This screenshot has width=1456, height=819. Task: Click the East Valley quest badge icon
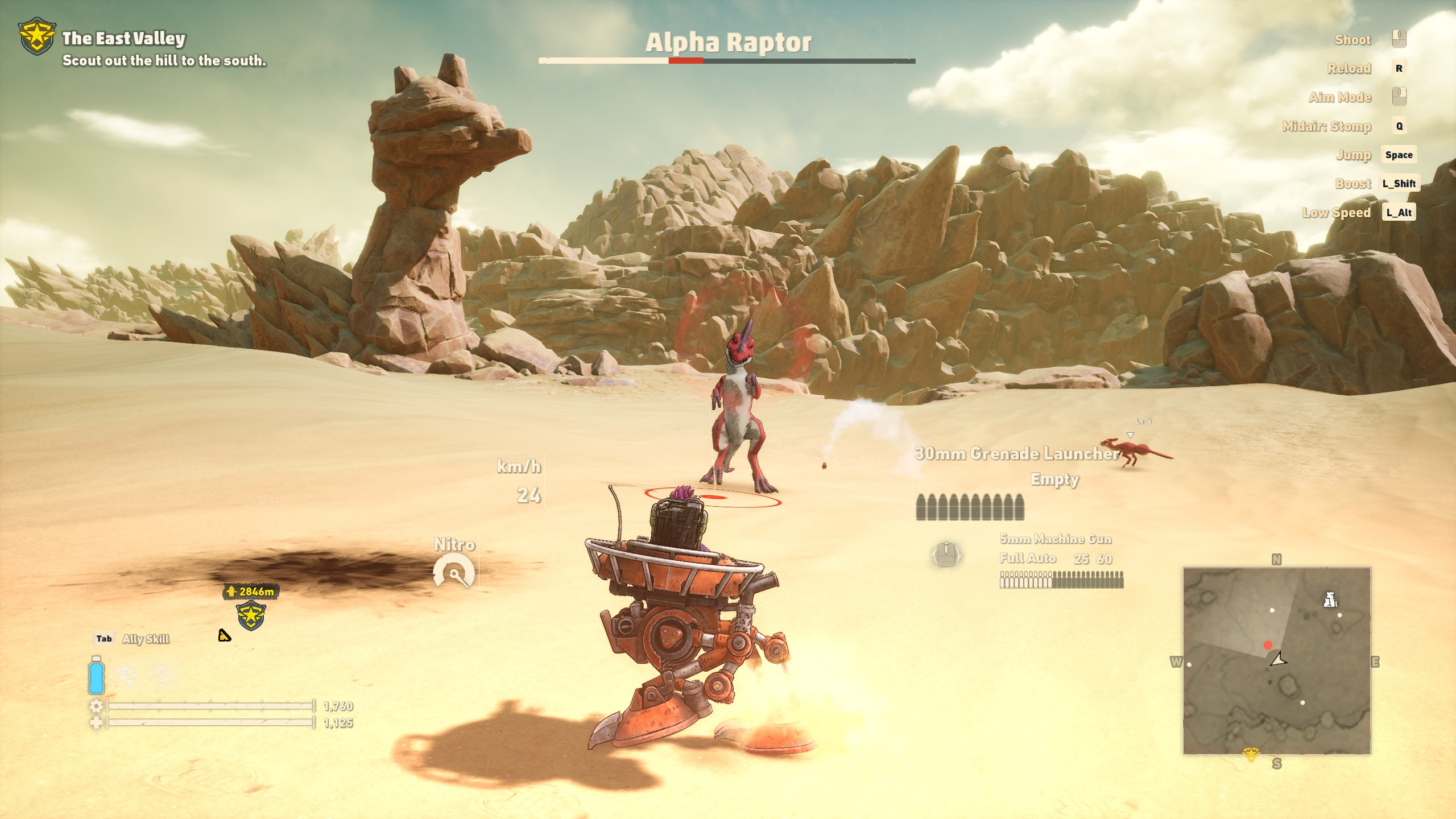[37, 37]
